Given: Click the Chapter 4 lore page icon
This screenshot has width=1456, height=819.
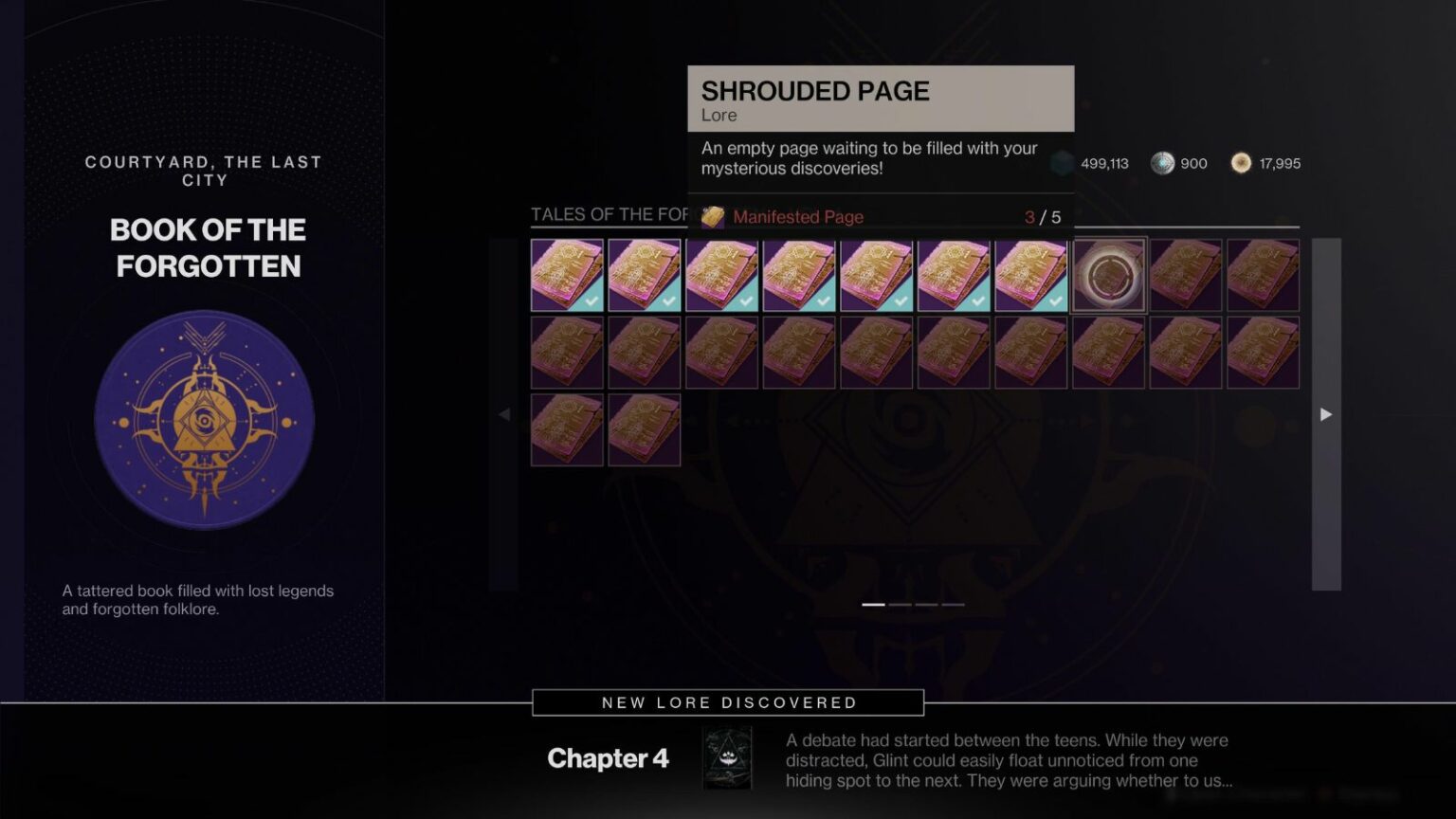Looking at the screenshot, I should [727, 757].
